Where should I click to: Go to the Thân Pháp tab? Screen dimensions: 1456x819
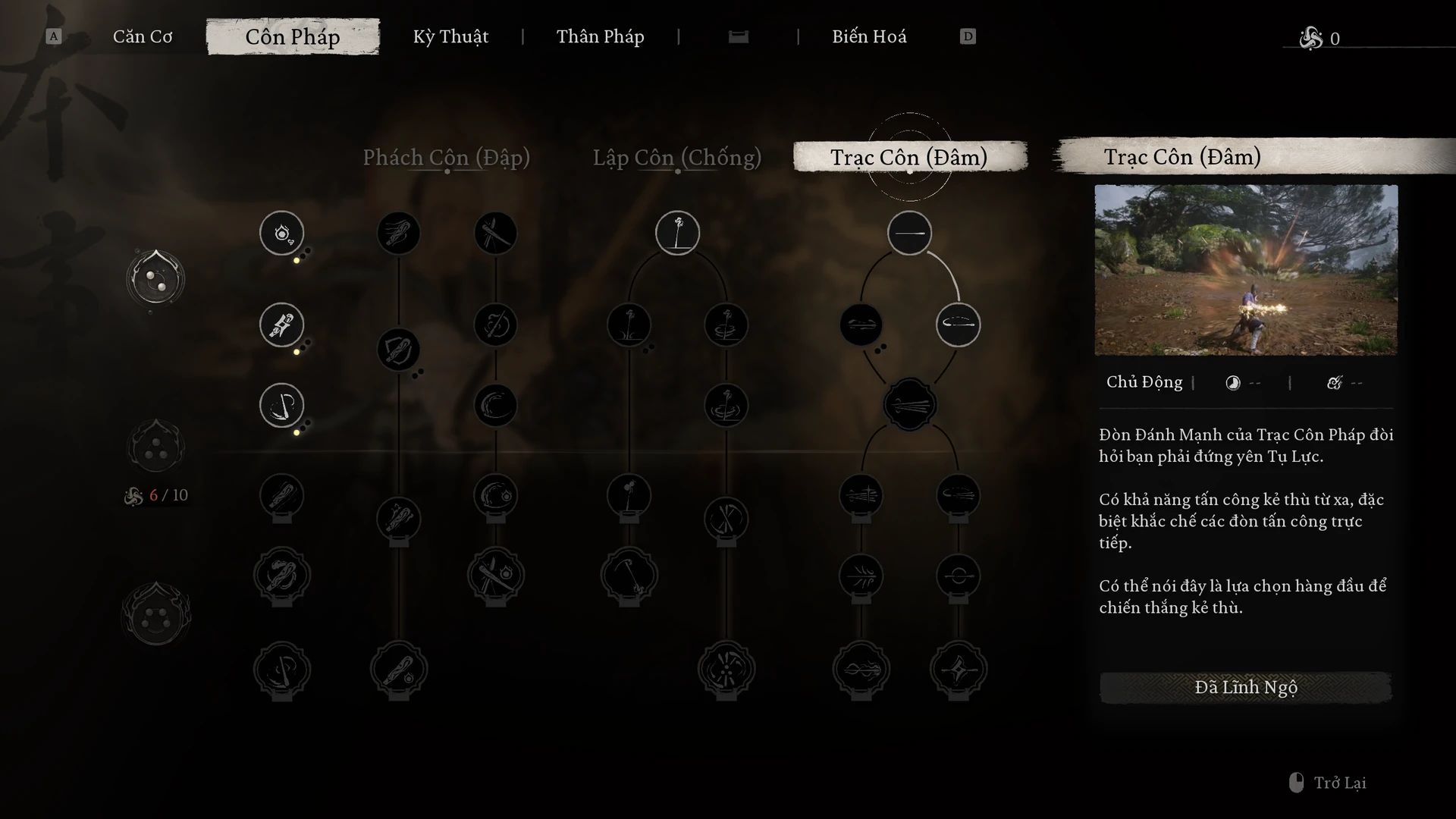pyautogui.click(x=600, y=36)
